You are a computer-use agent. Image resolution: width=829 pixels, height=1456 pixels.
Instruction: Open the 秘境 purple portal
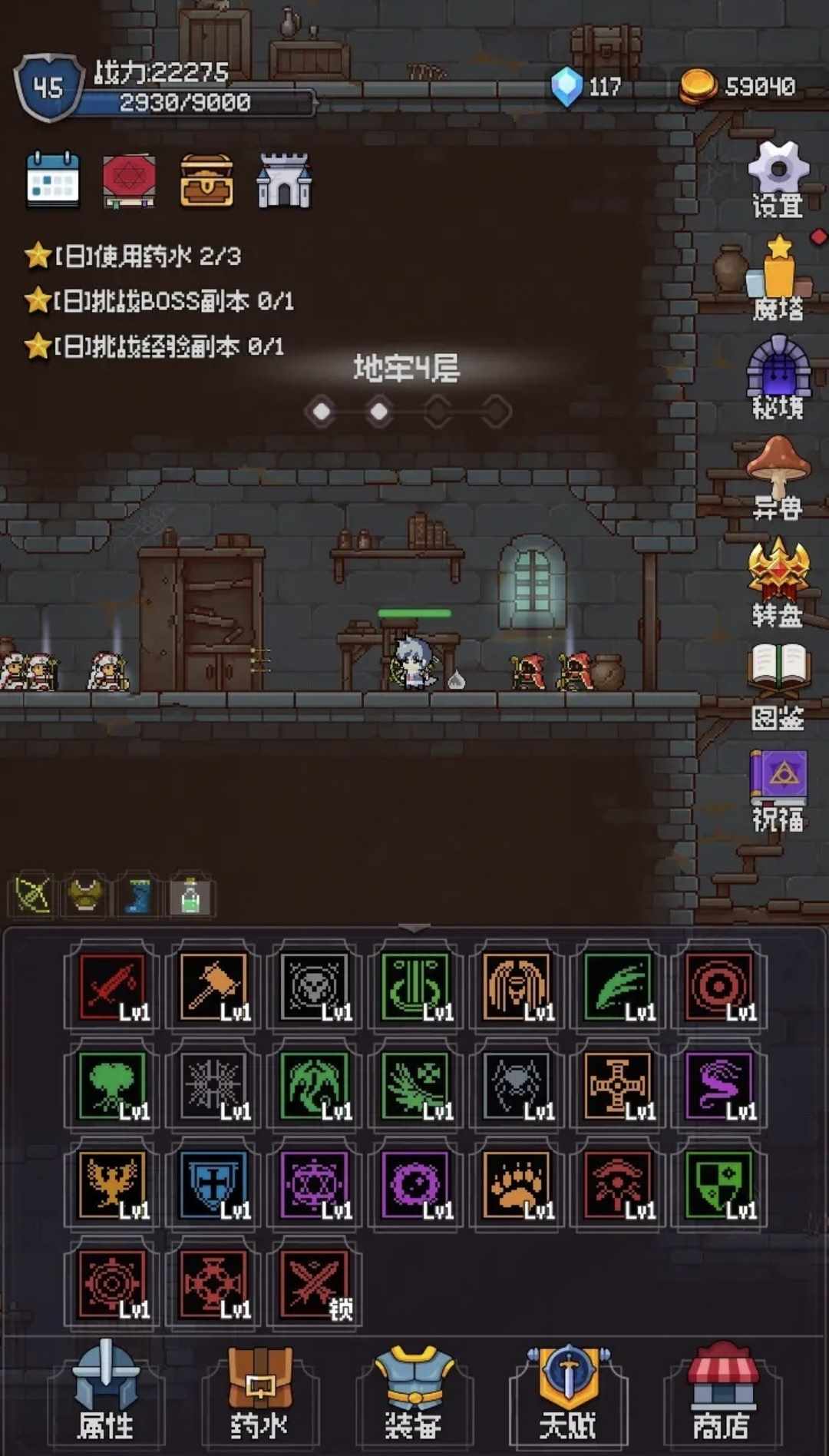[x=778, y=378]
